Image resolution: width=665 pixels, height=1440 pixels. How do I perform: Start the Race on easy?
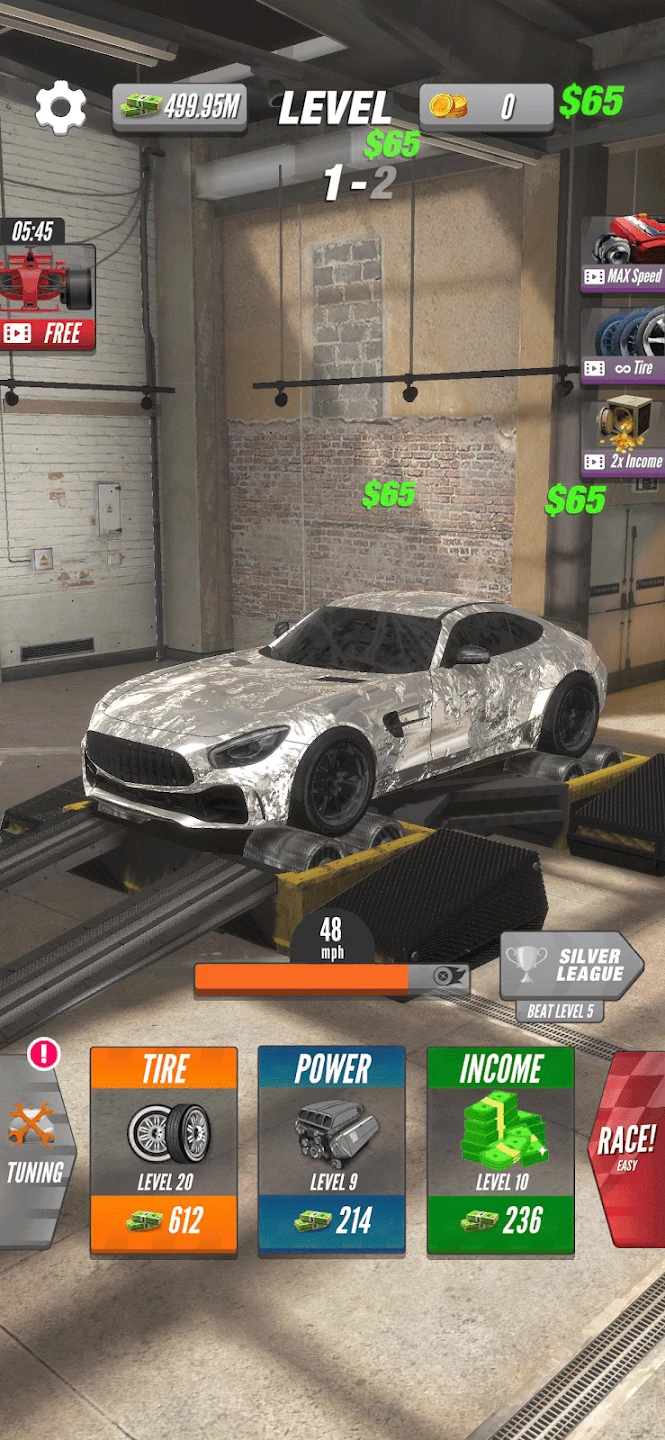[628, 1150]
